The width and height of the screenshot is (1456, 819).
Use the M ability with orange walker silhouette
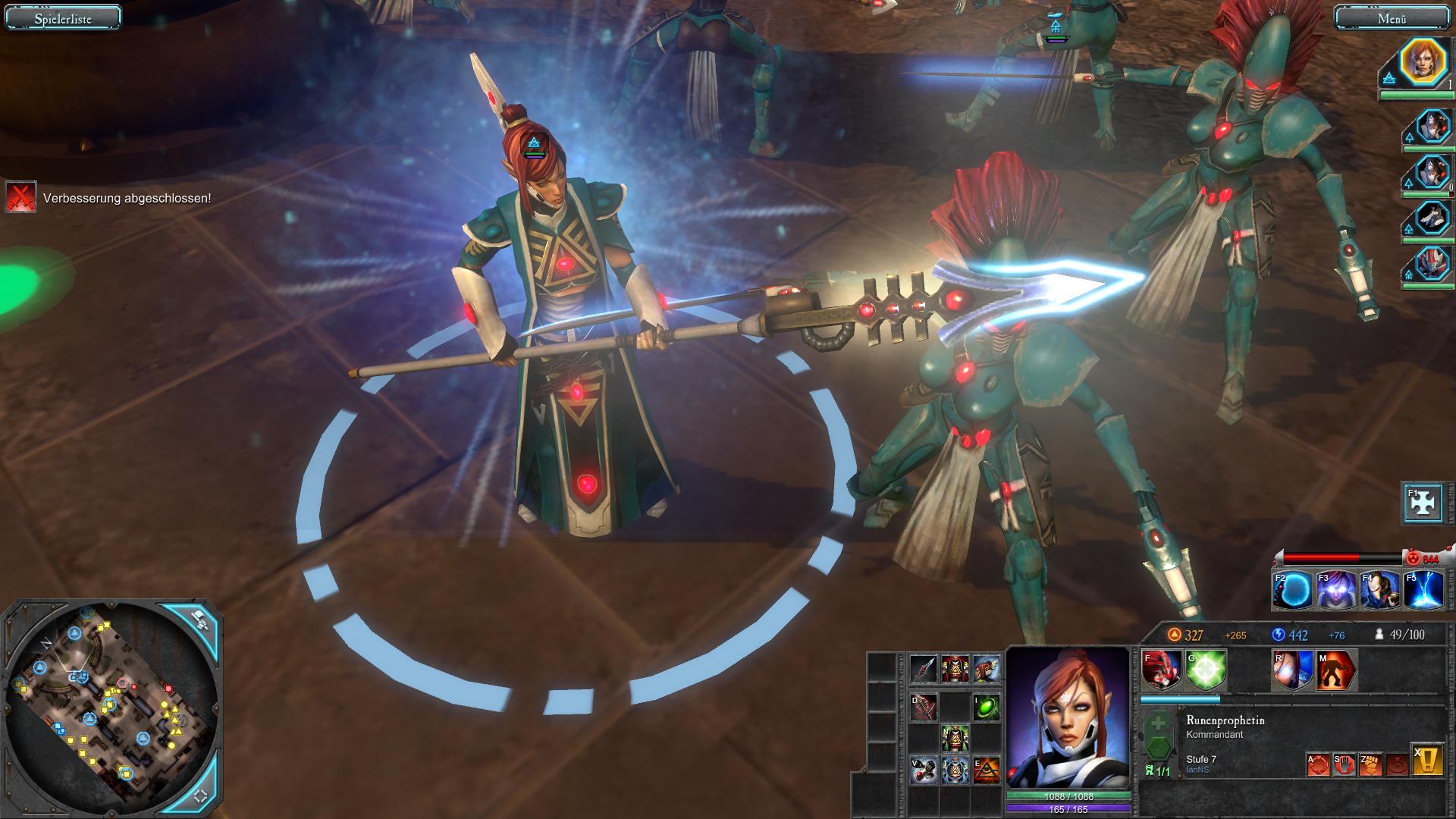click(x=1336, y=670)
